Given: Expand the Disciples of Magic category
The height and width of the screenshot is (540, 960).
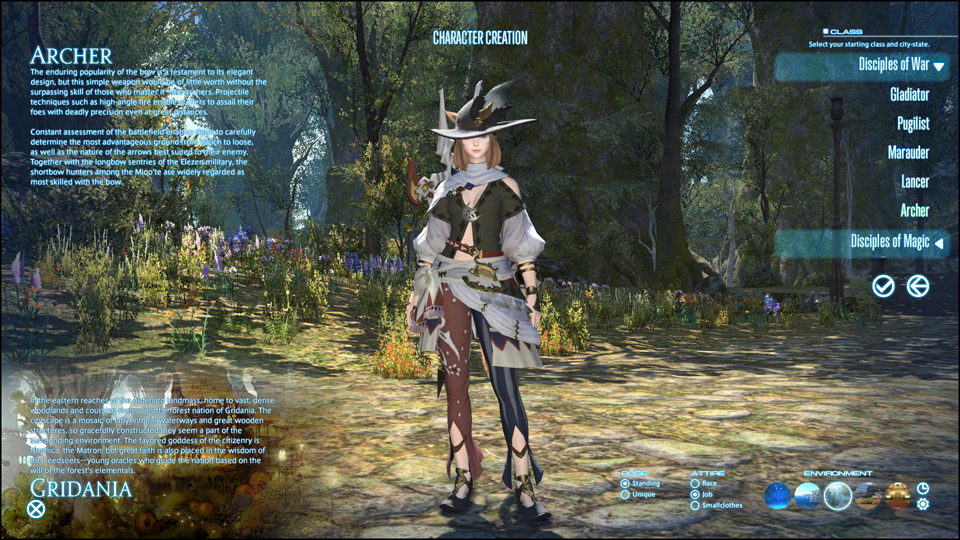Looking at the screenshot, I should click(x=938, y=242).
